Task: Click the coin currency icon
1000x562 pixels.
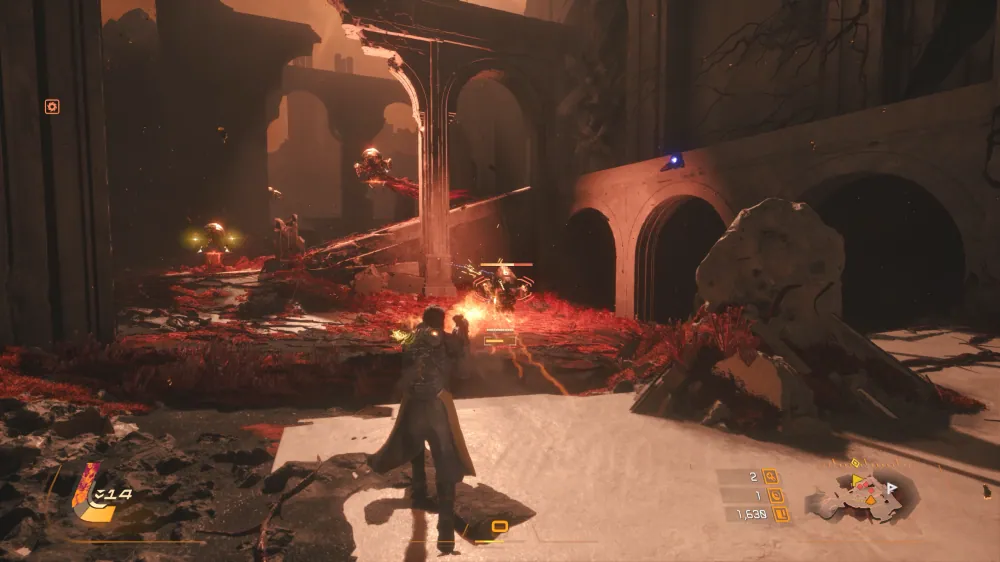Action: click(777, 495)
